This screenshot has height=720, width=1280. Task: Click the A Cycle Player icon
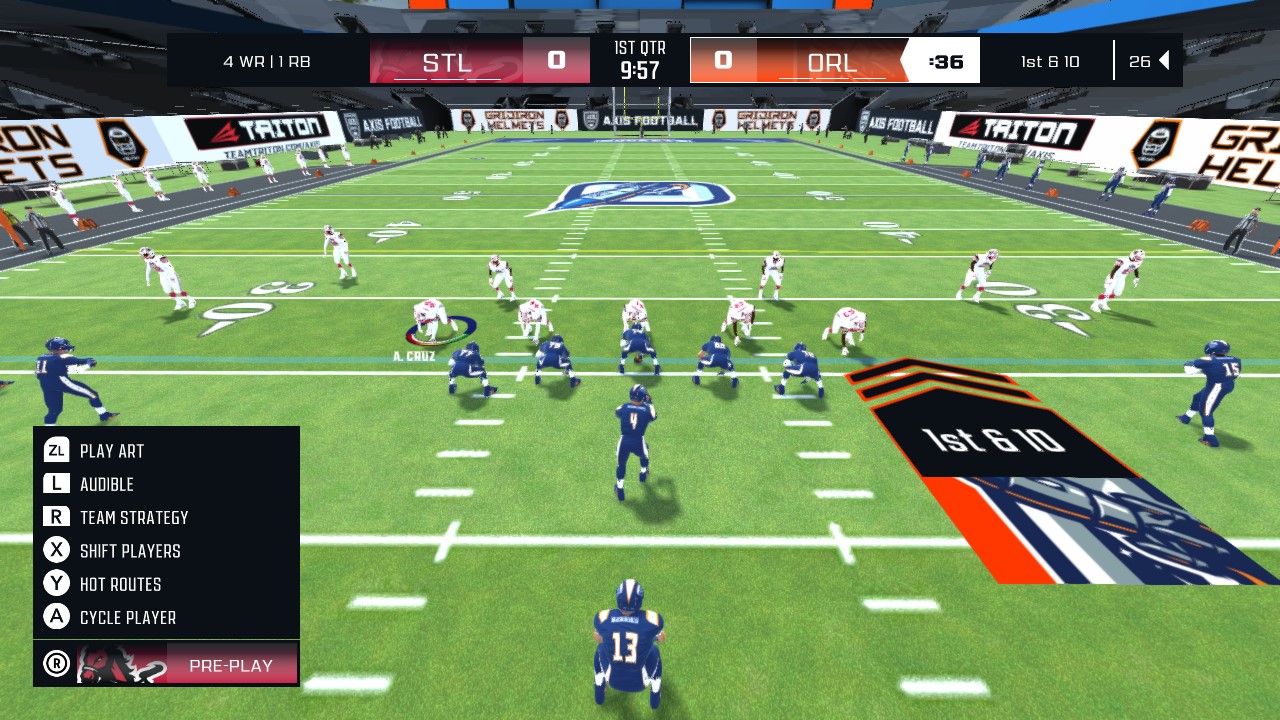57,617
